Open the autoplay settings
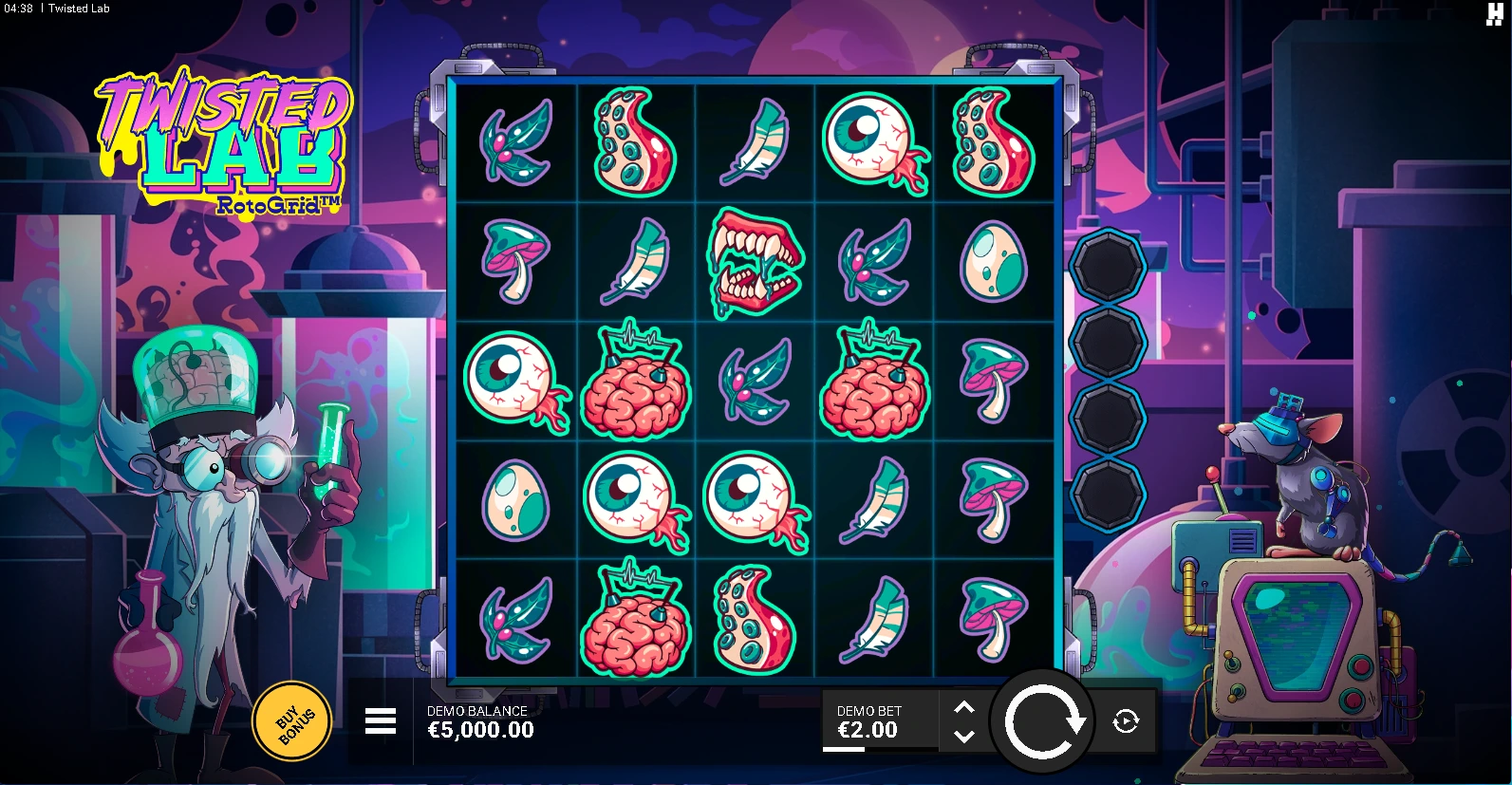Viewport: 1512px width, 785px height. coord(1126,721)
